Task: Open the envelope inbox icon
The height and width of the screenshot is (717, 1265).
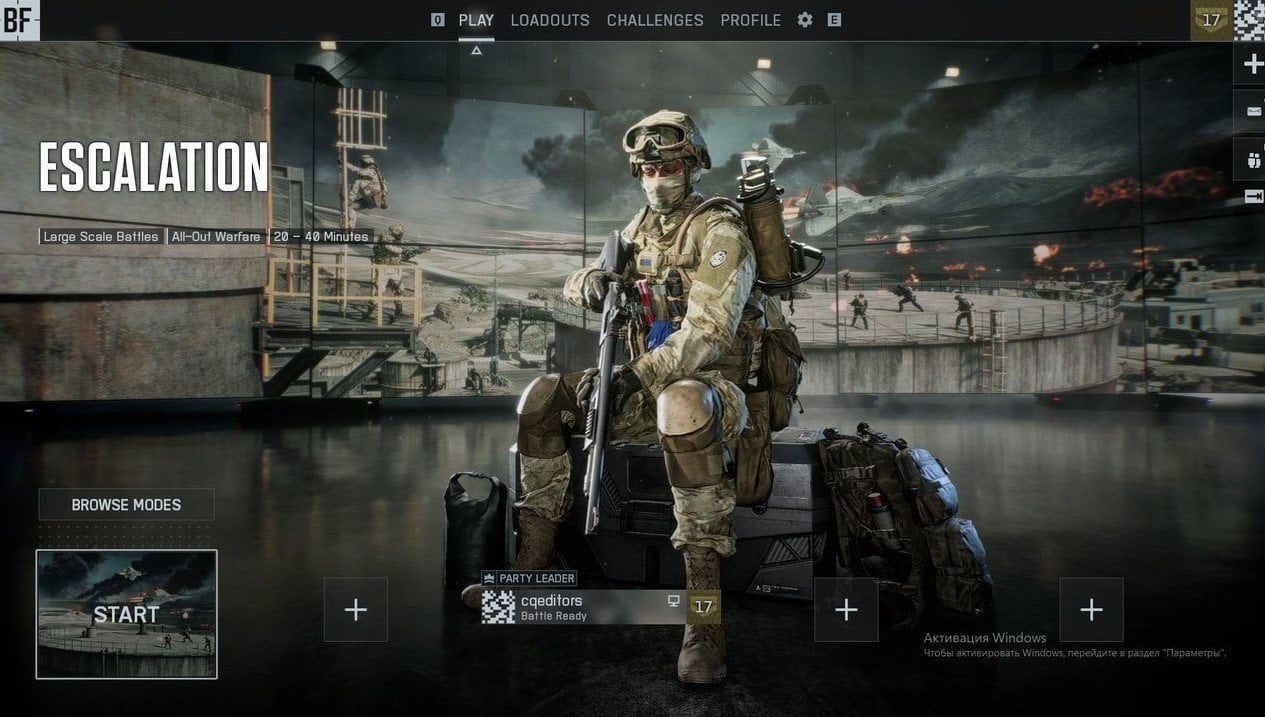Action: (1252, 111)
